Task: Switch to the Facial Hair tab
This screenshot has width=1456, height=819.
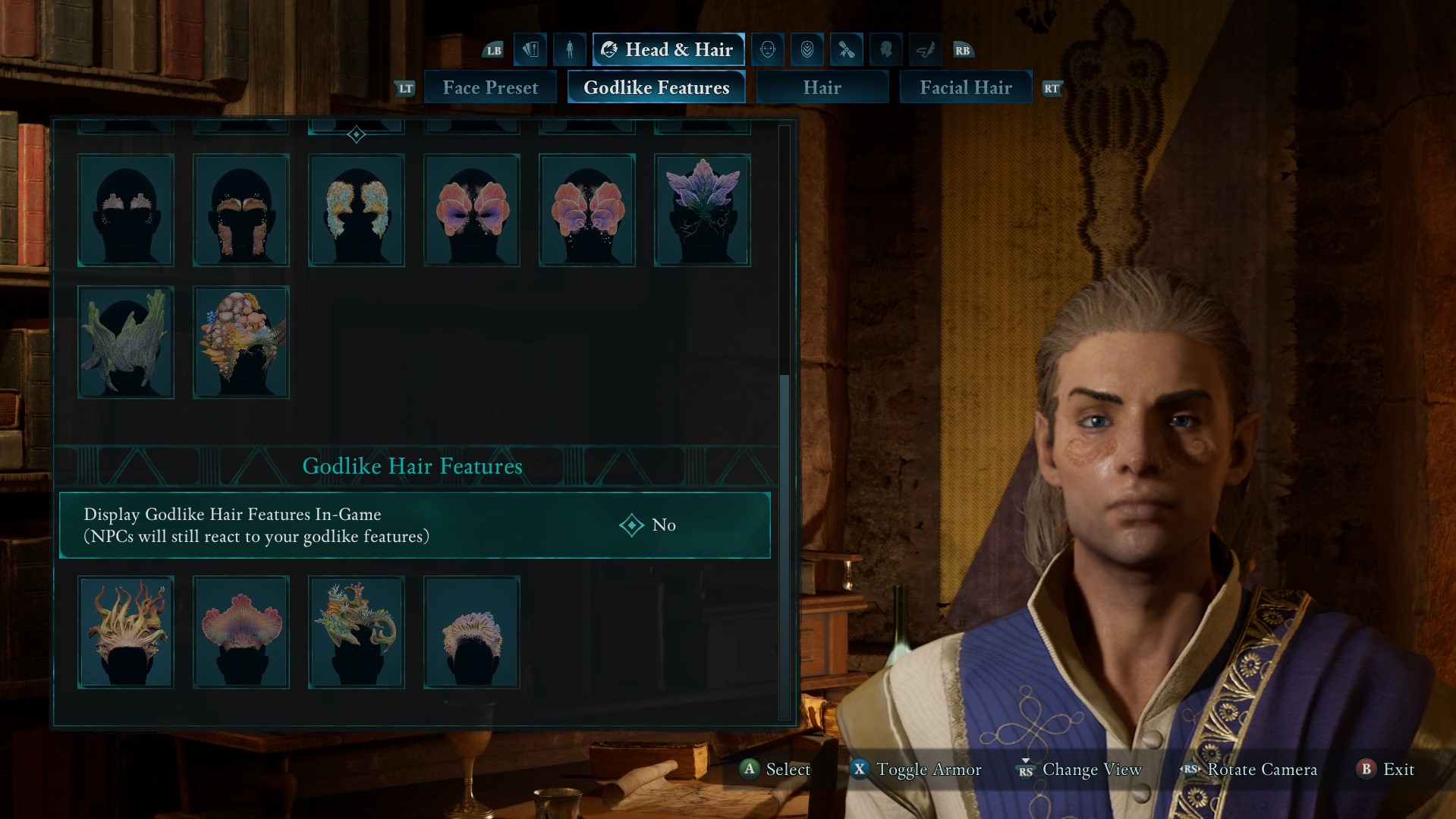Action: pyautogui.click(x=965, y=88)
